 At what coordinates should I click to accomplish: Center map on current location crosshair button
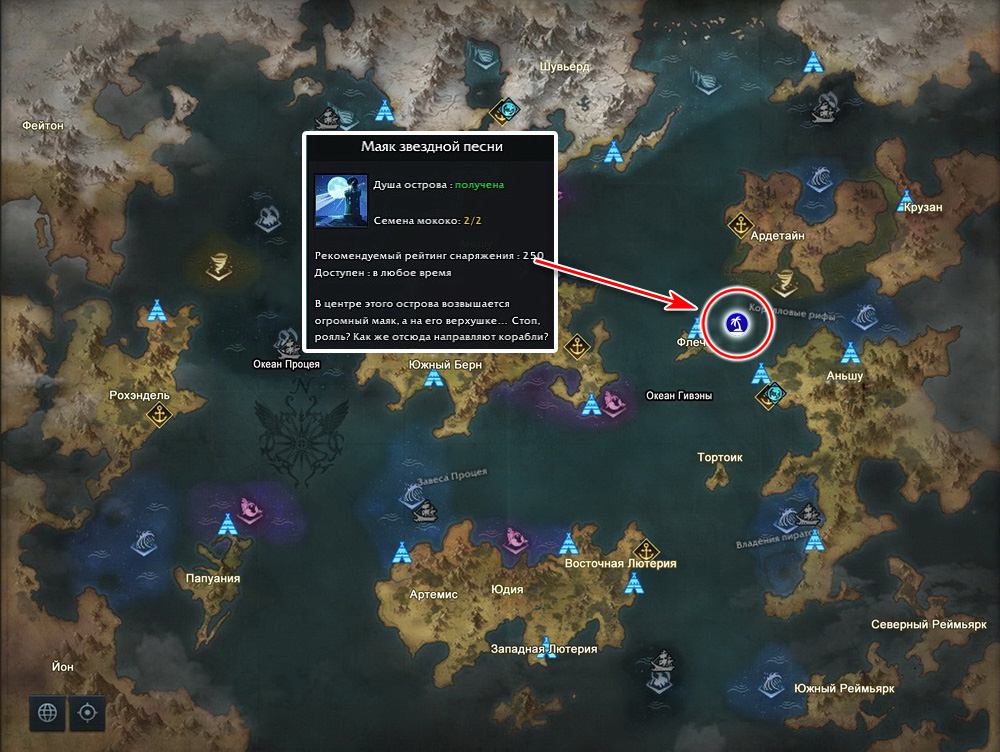pyautogui.click(x=87, y=712)
